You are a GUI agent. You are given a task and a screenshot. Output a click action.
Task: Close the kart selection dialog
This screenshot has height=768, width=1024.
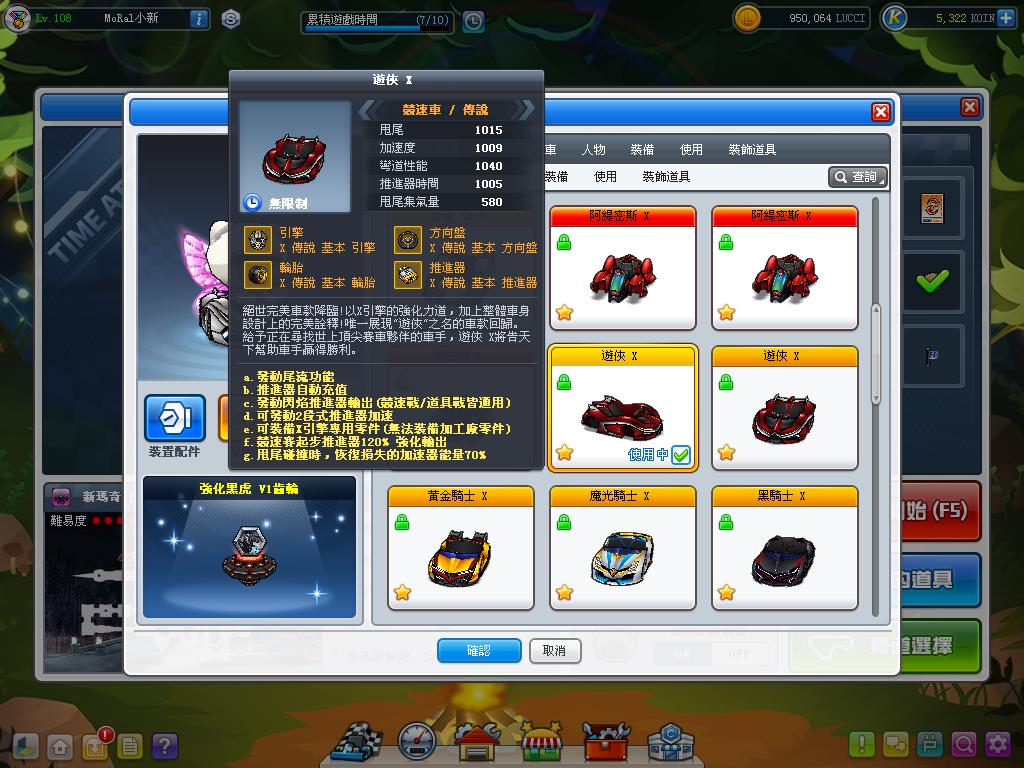click(881, 112)
